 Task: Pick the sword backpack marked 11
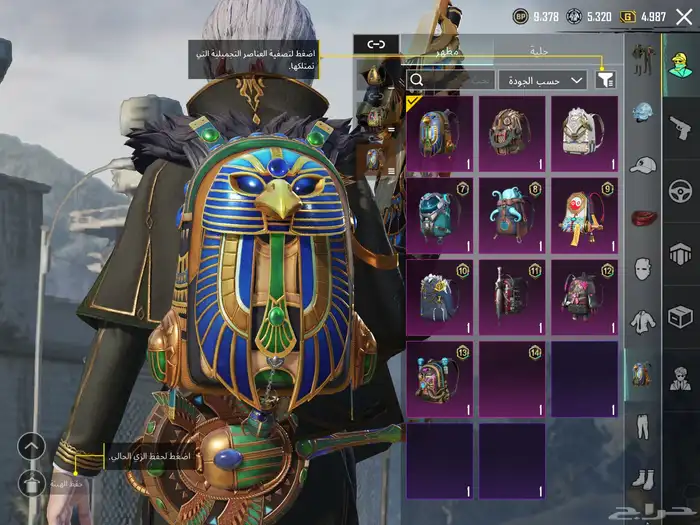(511, 297)
